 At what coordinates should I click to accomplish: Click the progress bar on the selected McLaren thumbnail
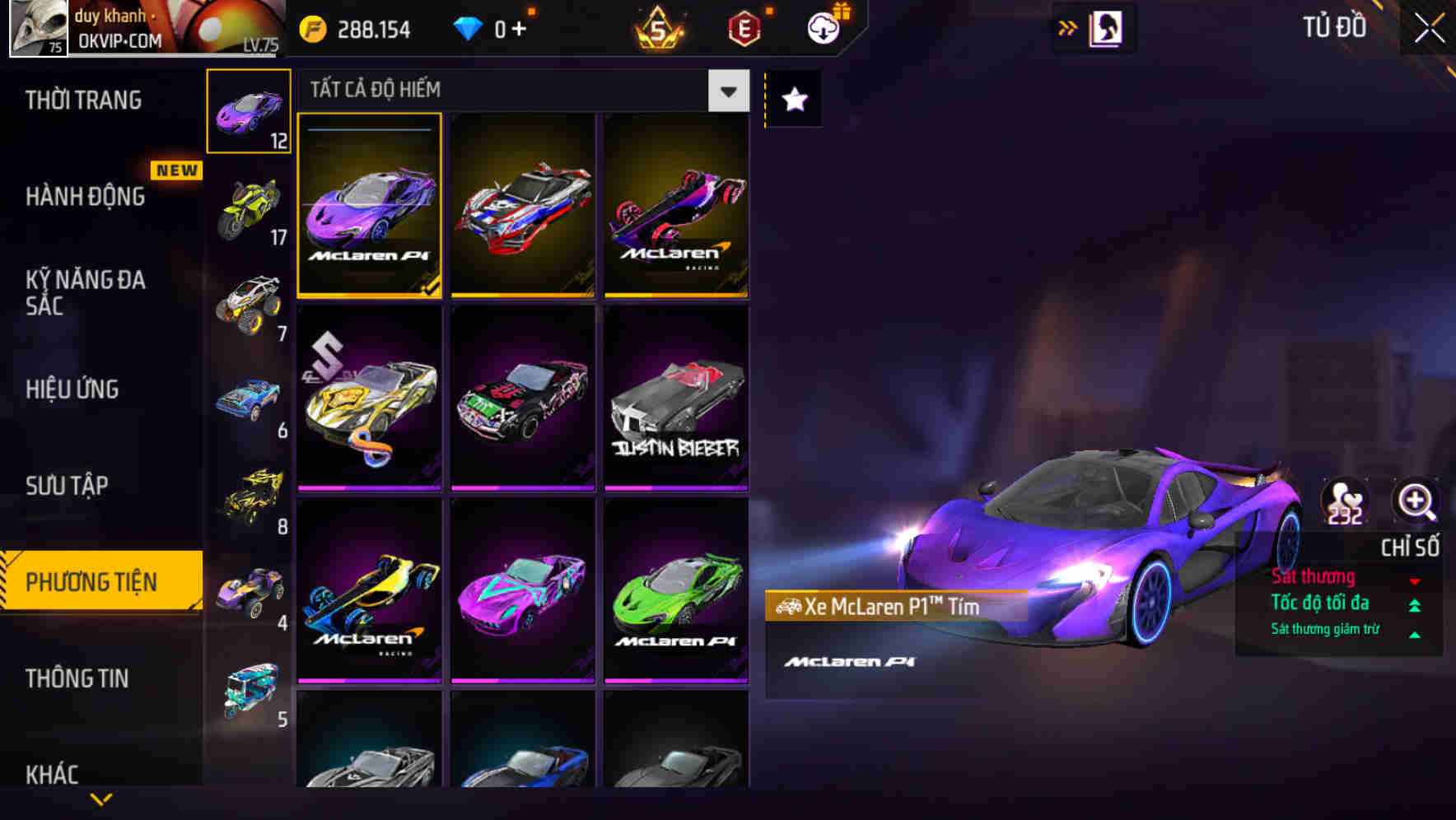[x=369, y=128]
